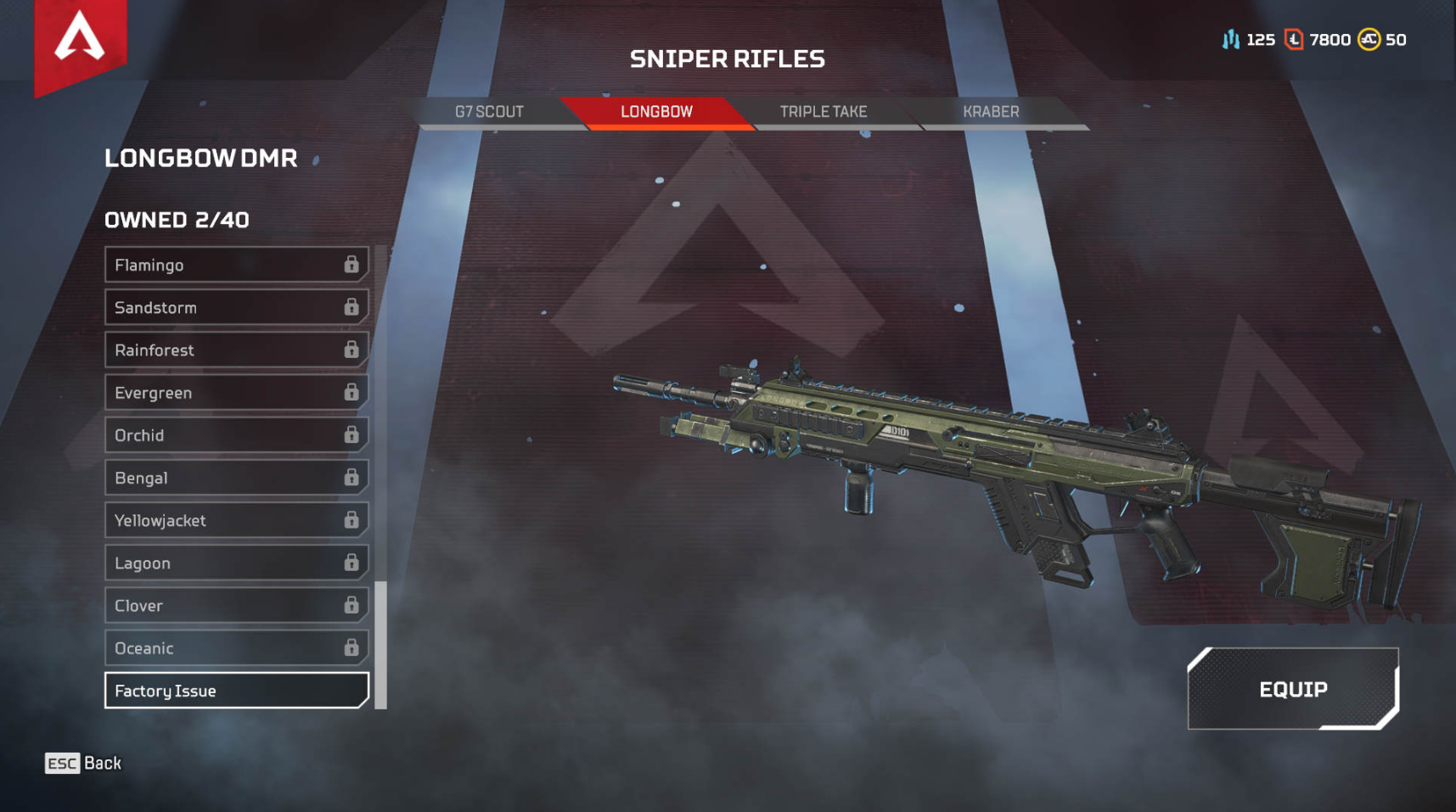Screen dimensions: 1456x812
Task: Pick the Evergreen skin
Action: pyautogui.click(x=236, y=393)
